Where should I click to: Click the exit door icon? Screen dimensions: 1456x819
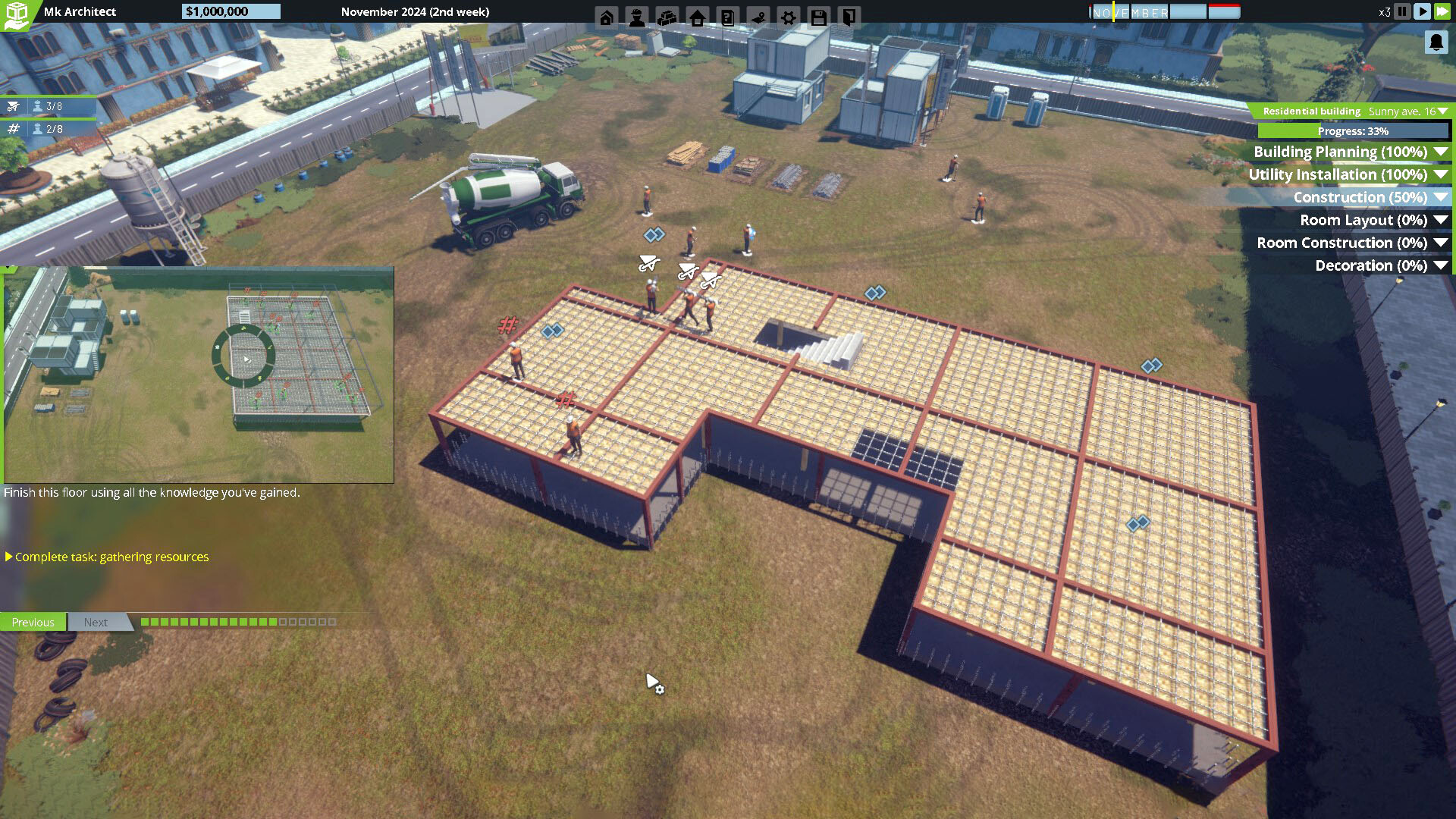tap(849, 17)
